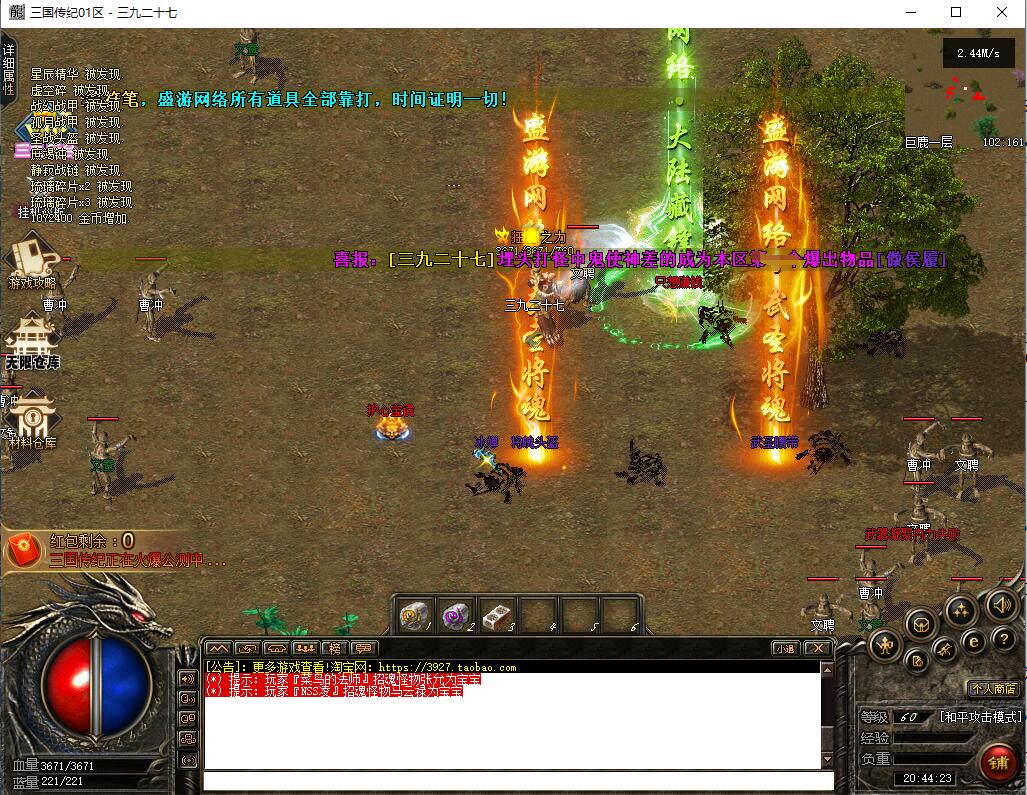Open the 详细属性 detailed attributes tab
This screenshot has height=795, width=1027.
(8, 68)
